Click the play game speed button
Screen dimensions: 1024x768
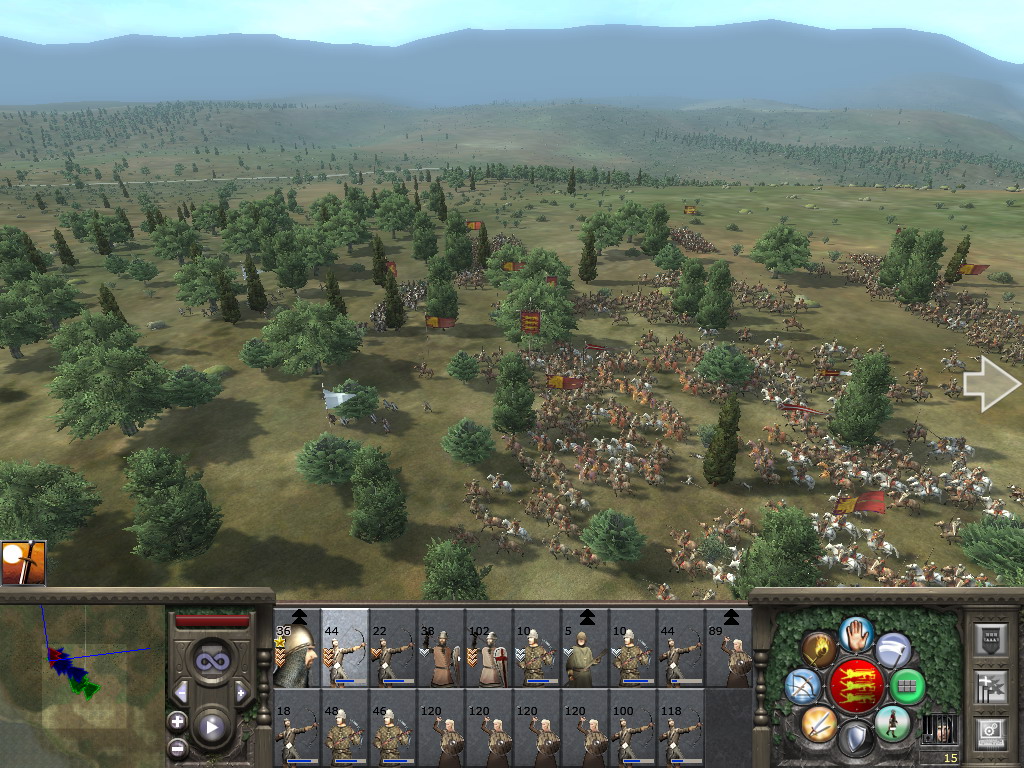[211, 727]
